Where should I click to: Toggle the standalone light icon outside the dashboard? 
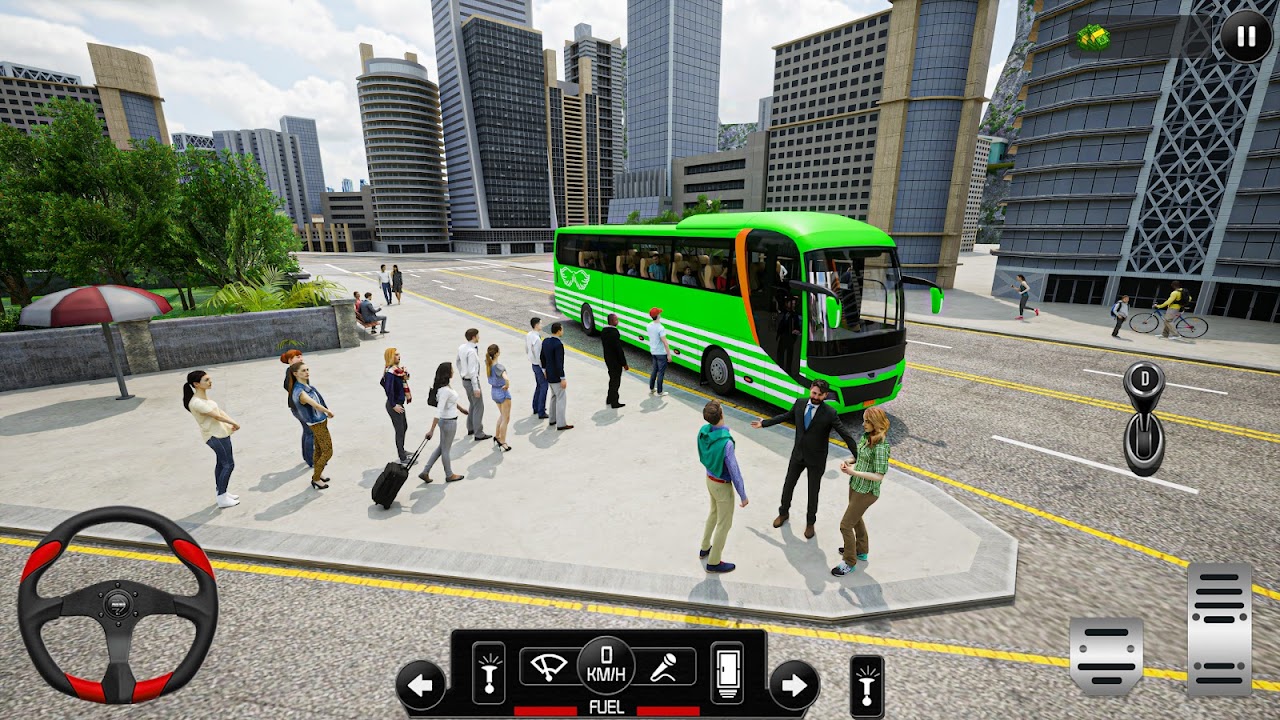point(867,686)
